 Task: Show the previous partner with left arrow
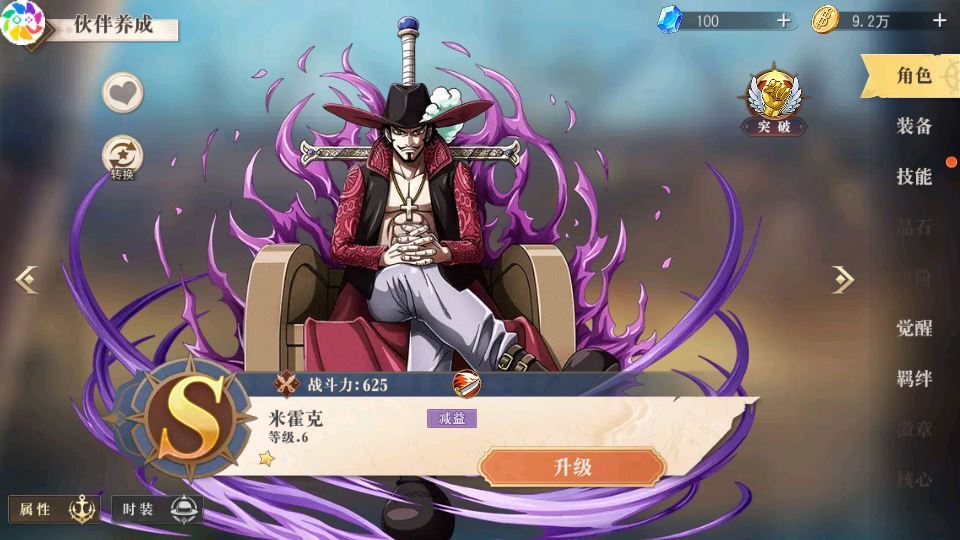(27, 280)
